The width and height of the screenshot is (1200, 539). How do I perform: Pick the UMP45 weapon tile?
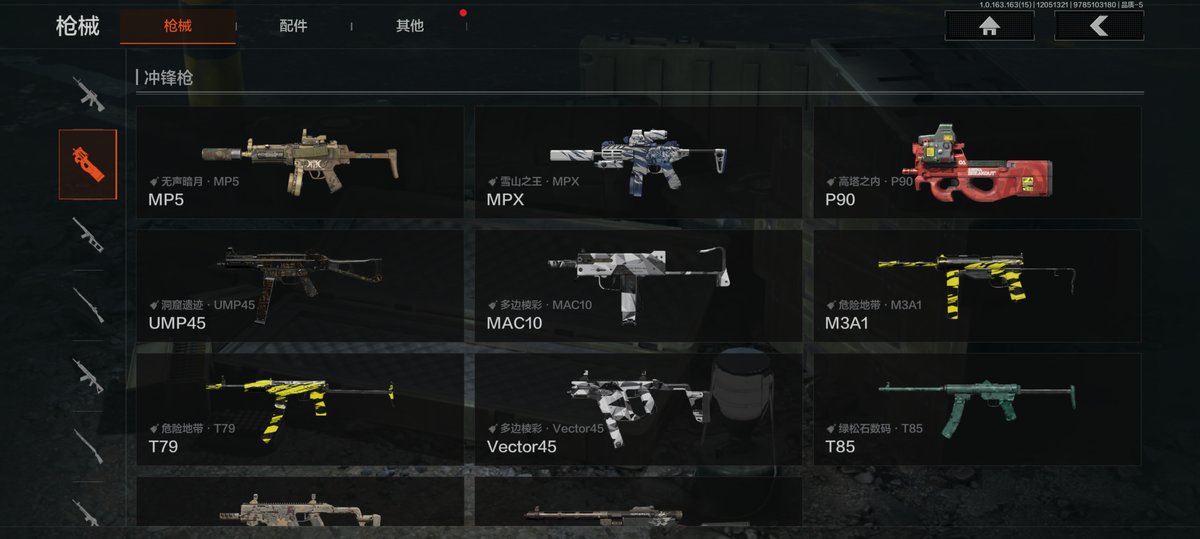click(x=299, y=285)
